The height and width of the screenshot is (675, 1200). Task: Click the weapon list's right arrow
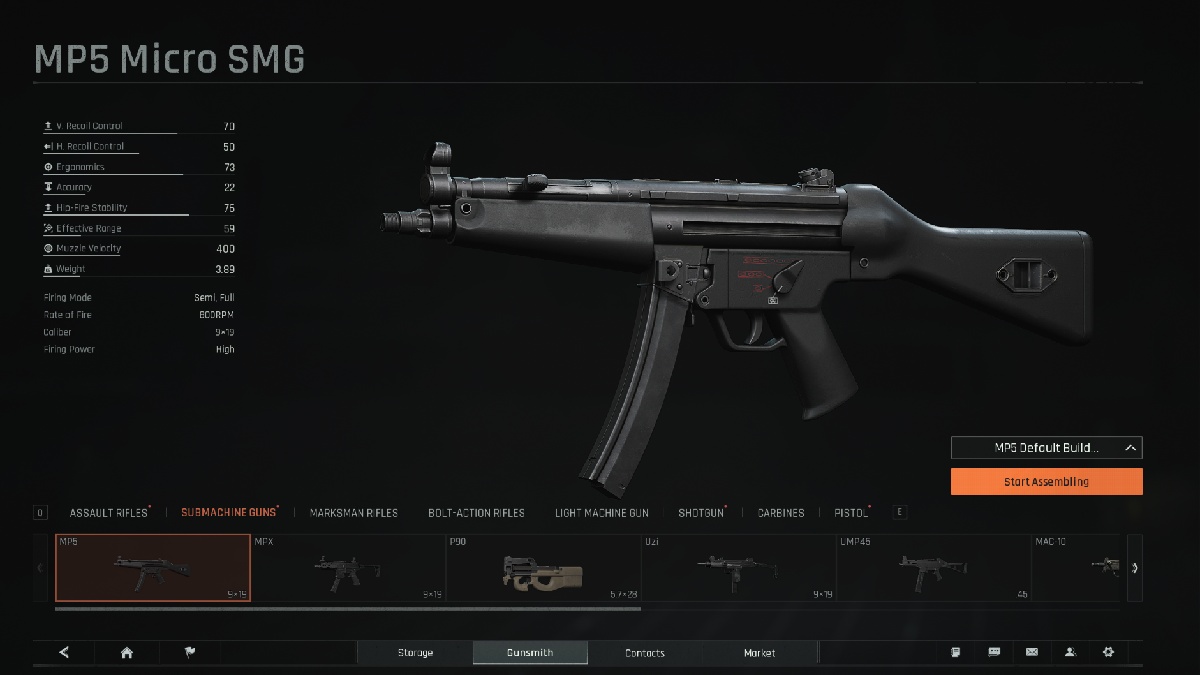pos(1135,568)
